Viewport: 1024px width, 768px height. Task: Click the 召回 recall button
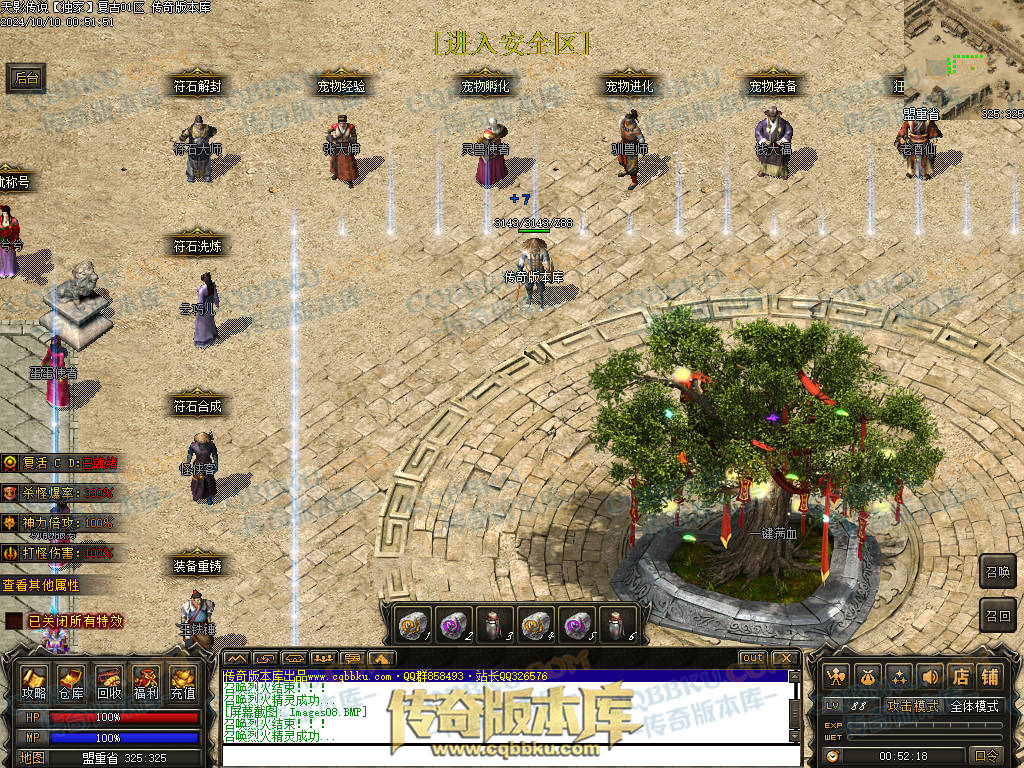coord(998,615)
